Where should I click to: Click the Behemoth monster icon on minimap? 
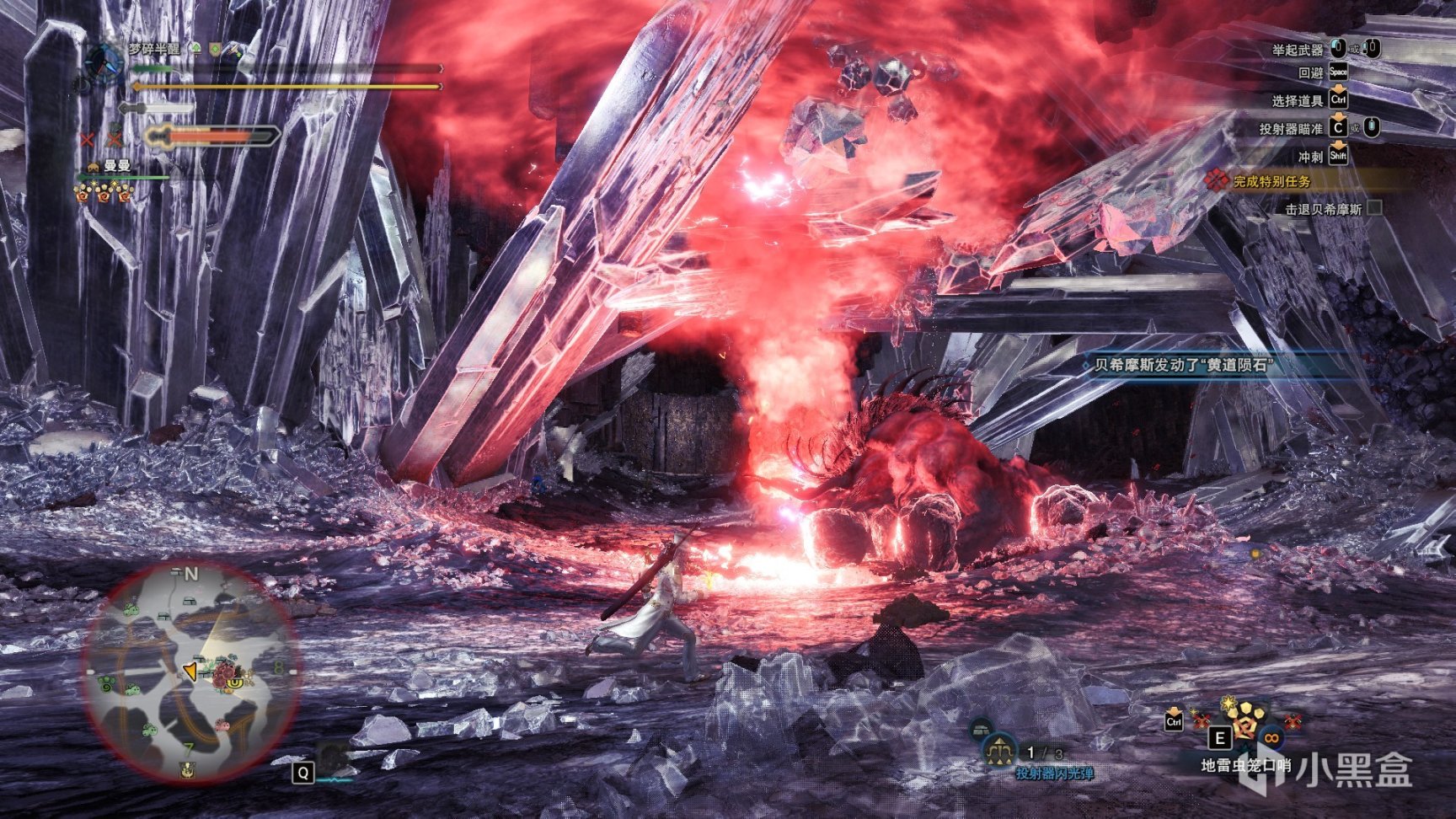pyautogui.click(x=223, y=674)
